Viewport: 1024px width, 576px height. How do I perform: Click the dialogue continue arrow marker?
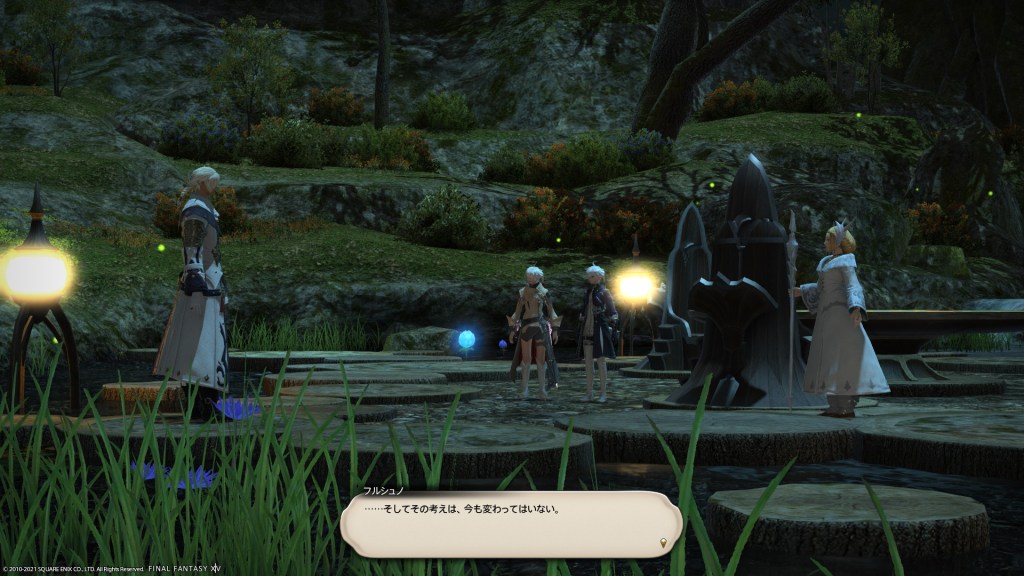pyautogui.click(x=663, y=543)
